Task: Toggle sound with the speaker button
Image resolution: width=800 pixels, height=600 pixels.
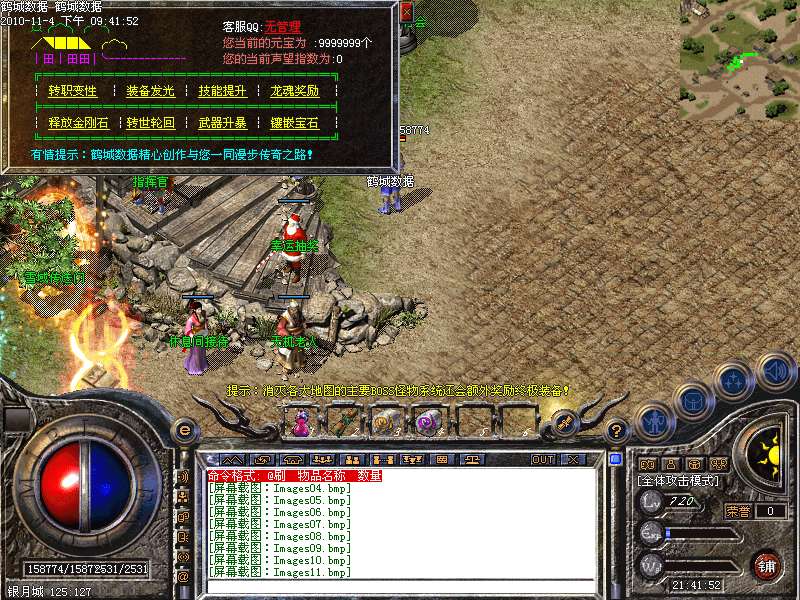Action: click(776, 371)
